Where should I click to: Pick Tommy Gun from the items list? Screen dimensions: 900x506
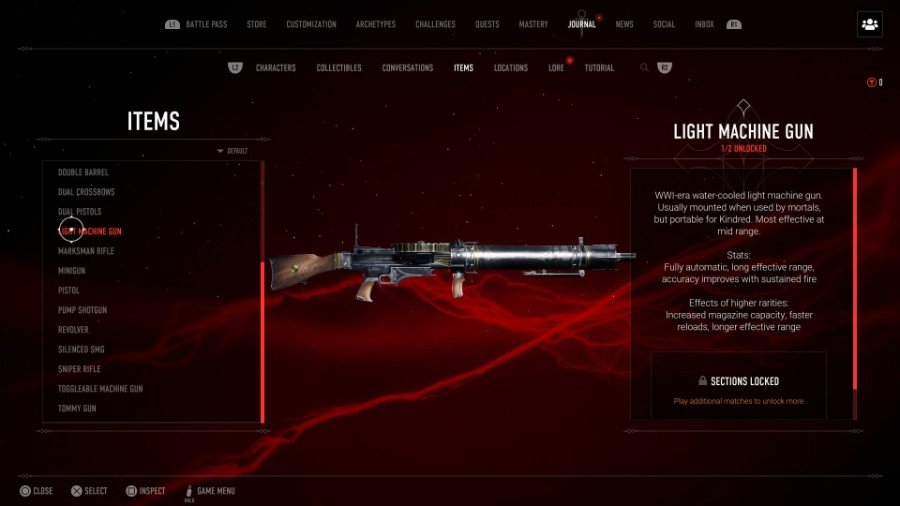77,408
